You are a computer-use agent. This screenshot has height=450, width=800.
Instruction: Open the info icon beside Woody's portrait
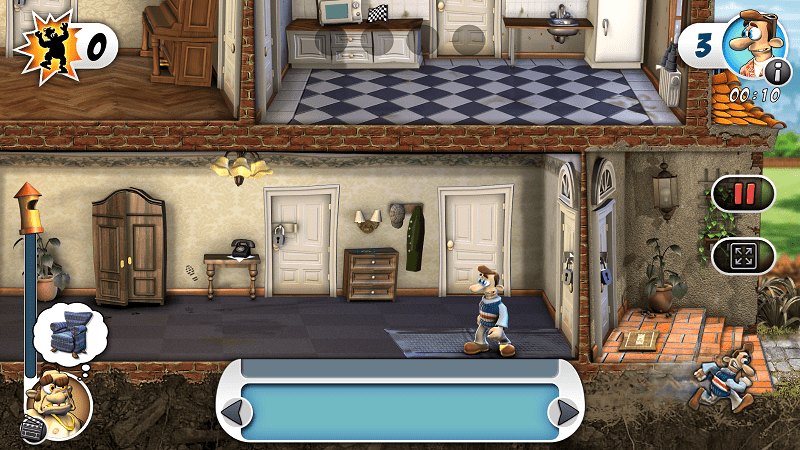pyautogui.click(x=777, y=70)
